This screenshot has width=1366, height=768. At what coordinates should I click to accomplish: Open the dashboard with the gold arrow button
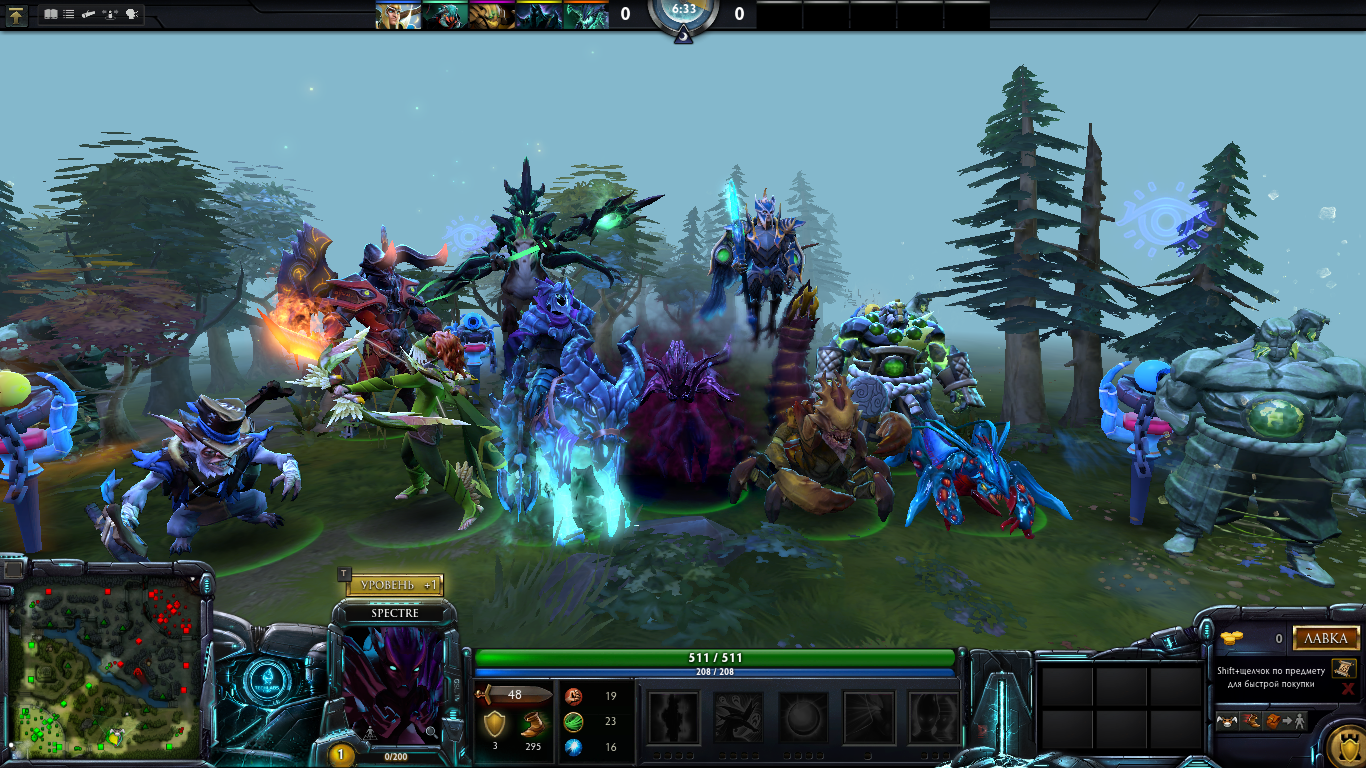(17, 15)
